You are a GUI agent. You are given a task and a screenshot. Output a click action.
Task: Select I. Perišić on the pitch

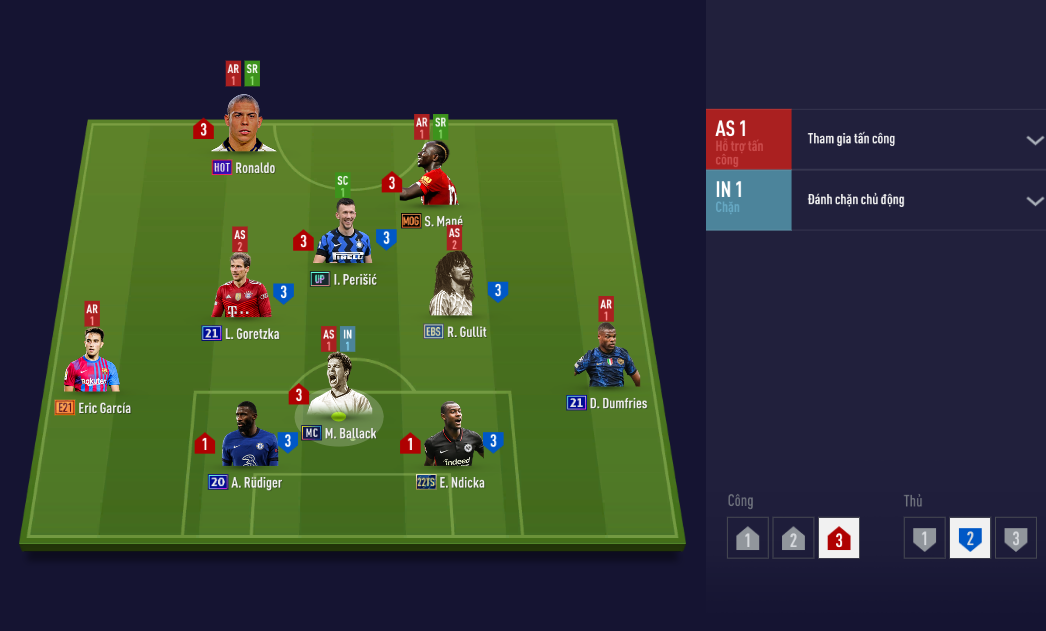pyautogui.click(x=343, y=236)
